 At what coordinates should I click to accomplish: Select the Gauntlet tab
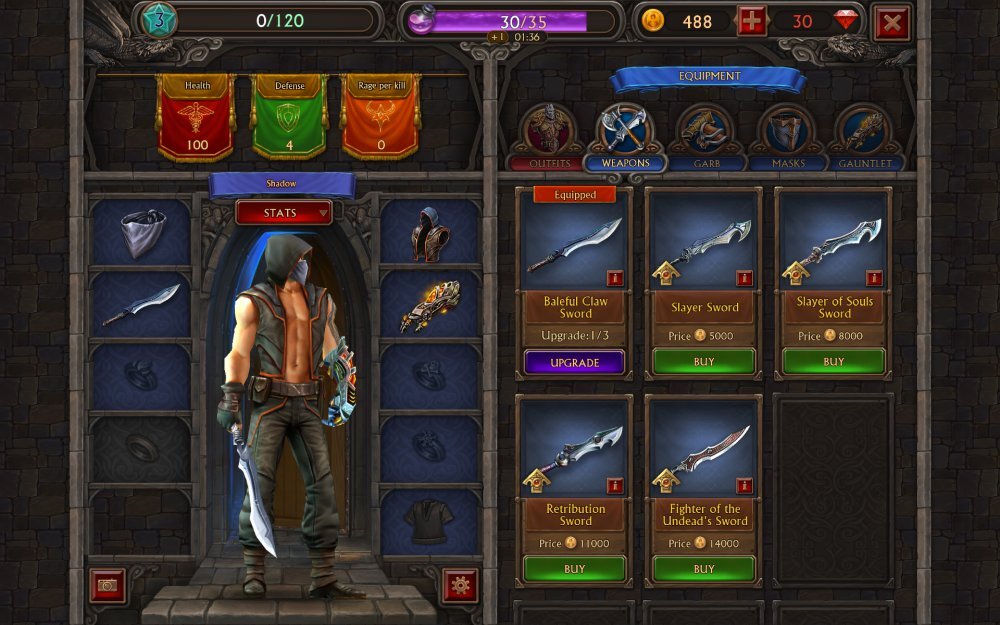click(x=866, y=137)
